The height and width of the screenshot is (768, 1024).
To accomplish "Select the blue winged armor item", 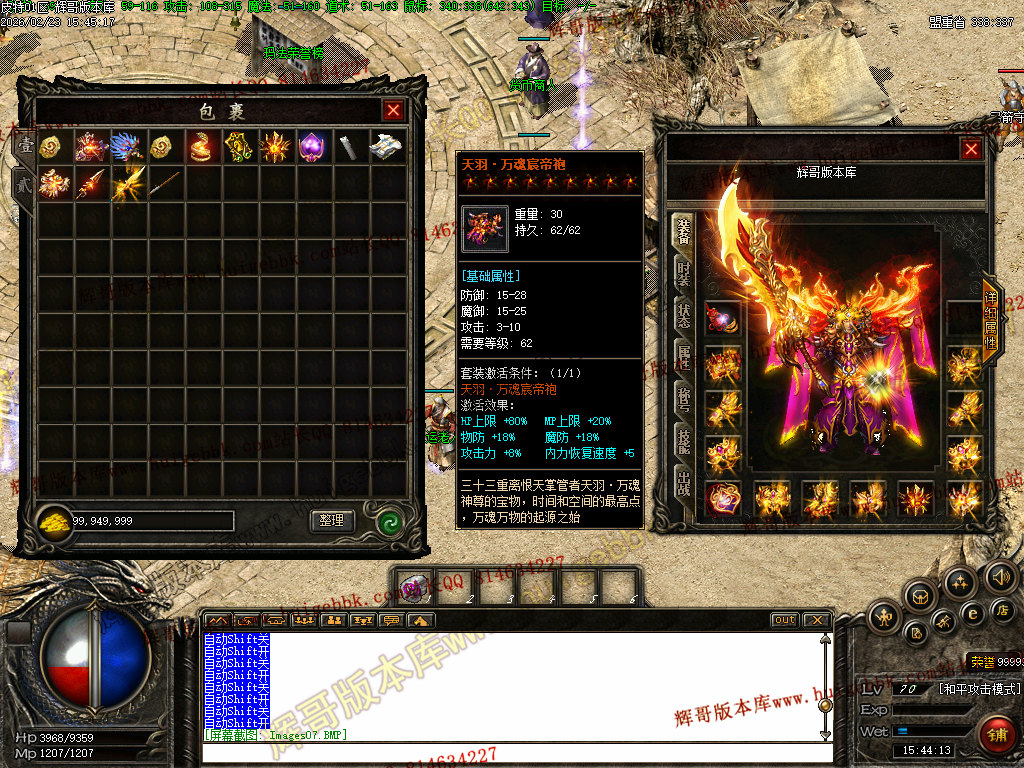I will tap(127, 147).
